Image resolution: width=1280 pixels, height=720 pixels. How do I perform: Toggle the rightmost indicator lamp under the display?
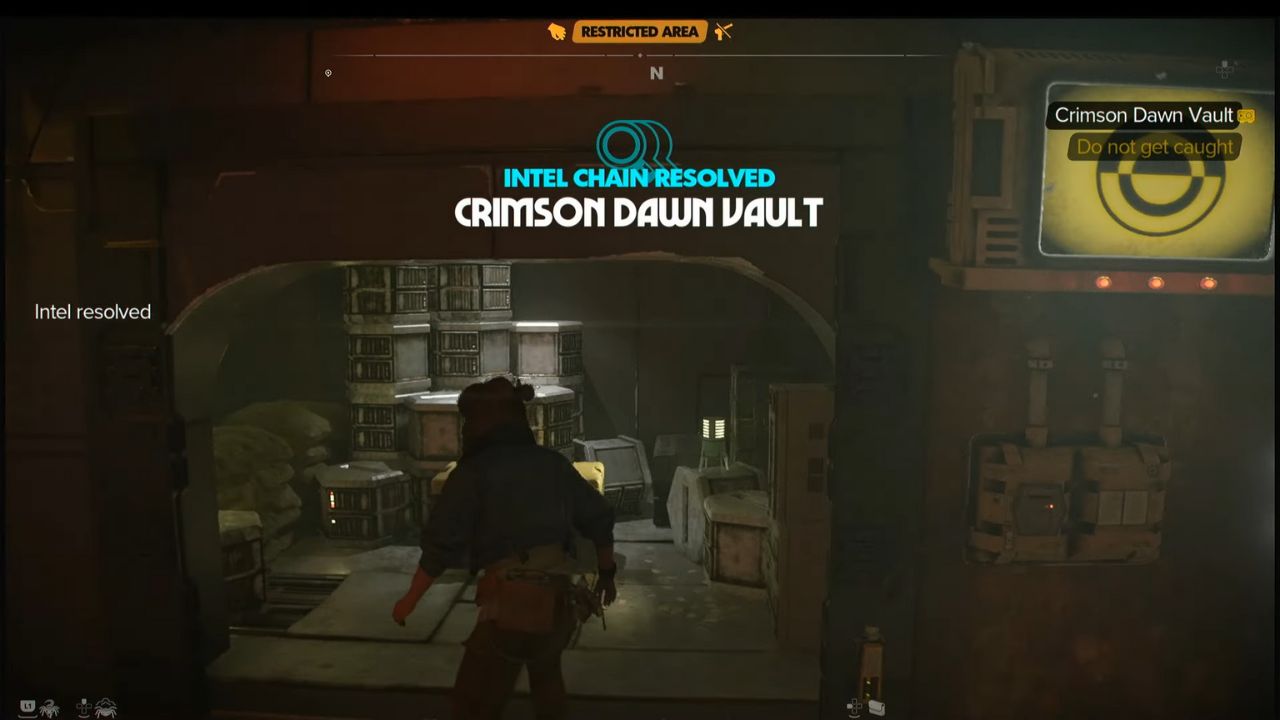pos(1208,283)
